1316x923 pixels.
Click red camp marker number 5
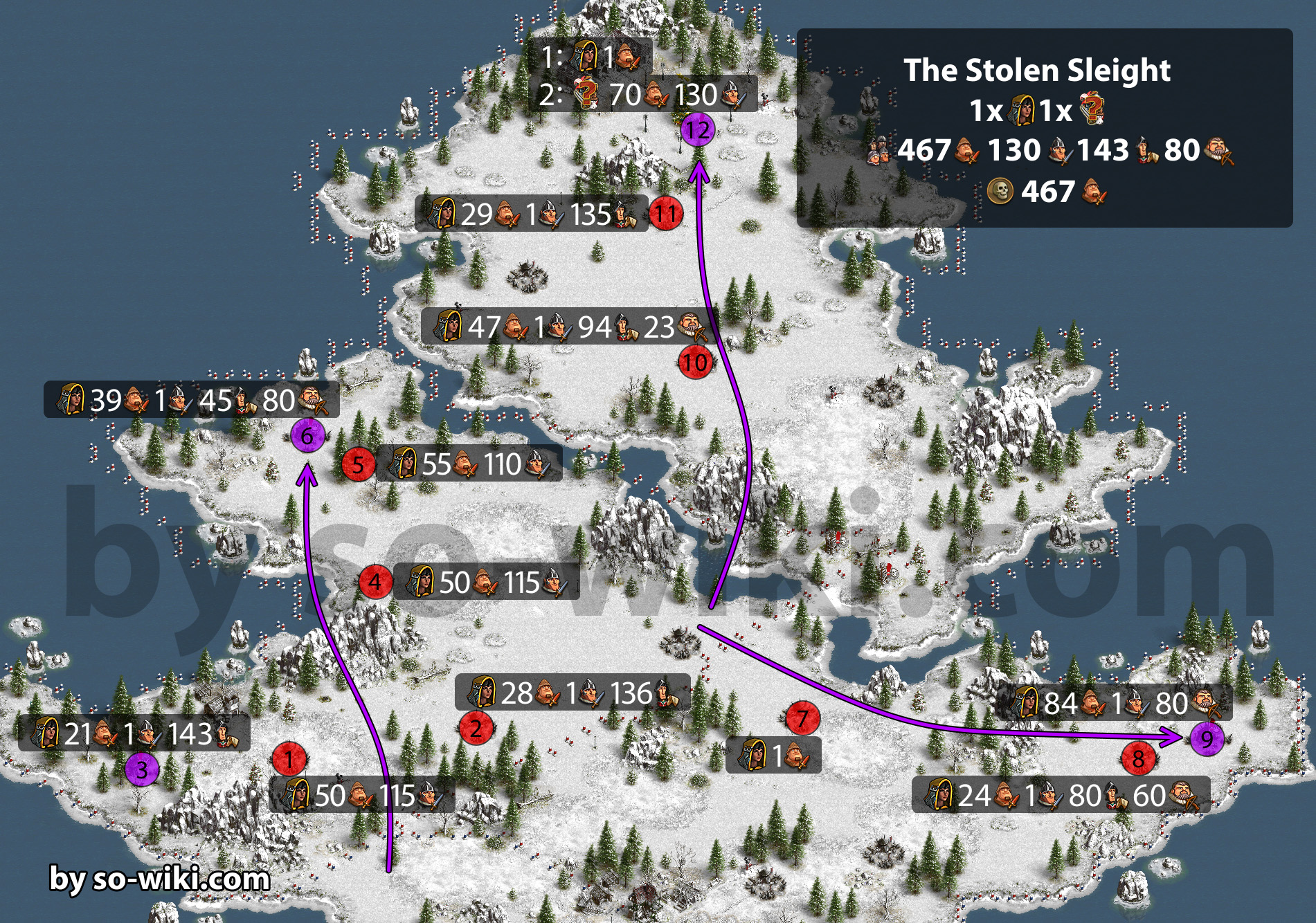coord(358,464)
